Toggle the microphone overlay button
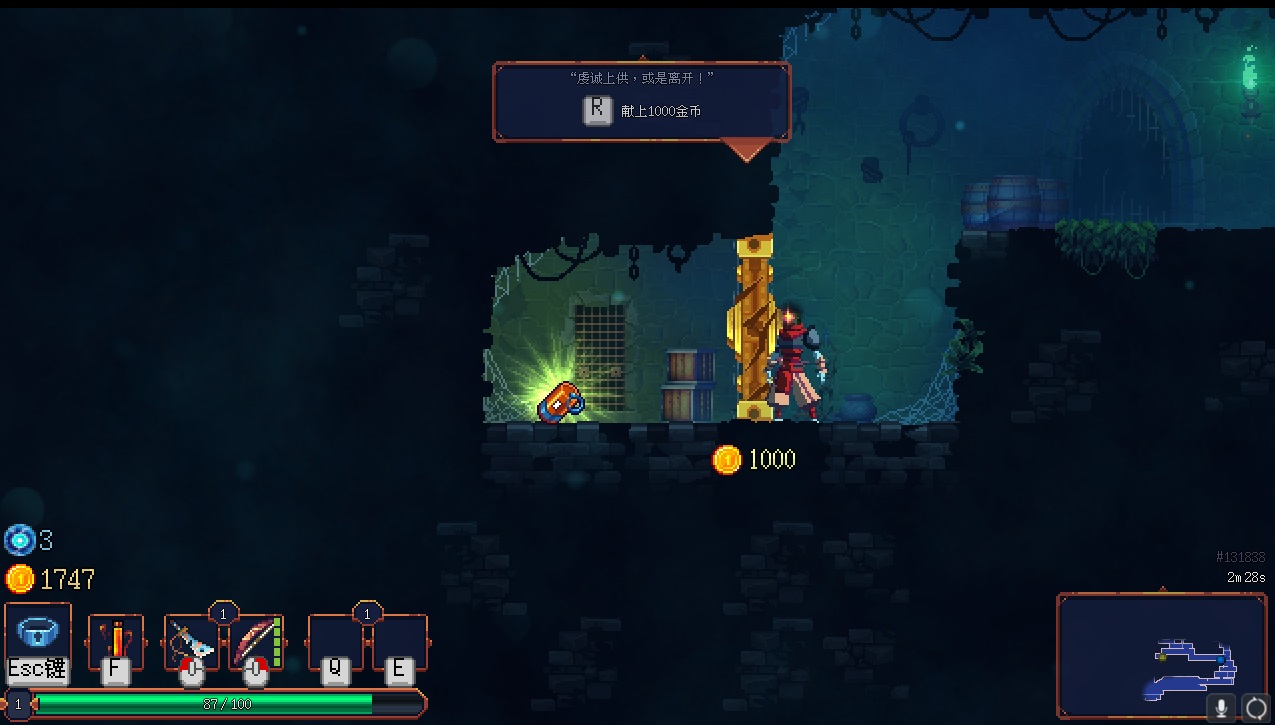1275x725 pixels. (x=1221, y=708)
